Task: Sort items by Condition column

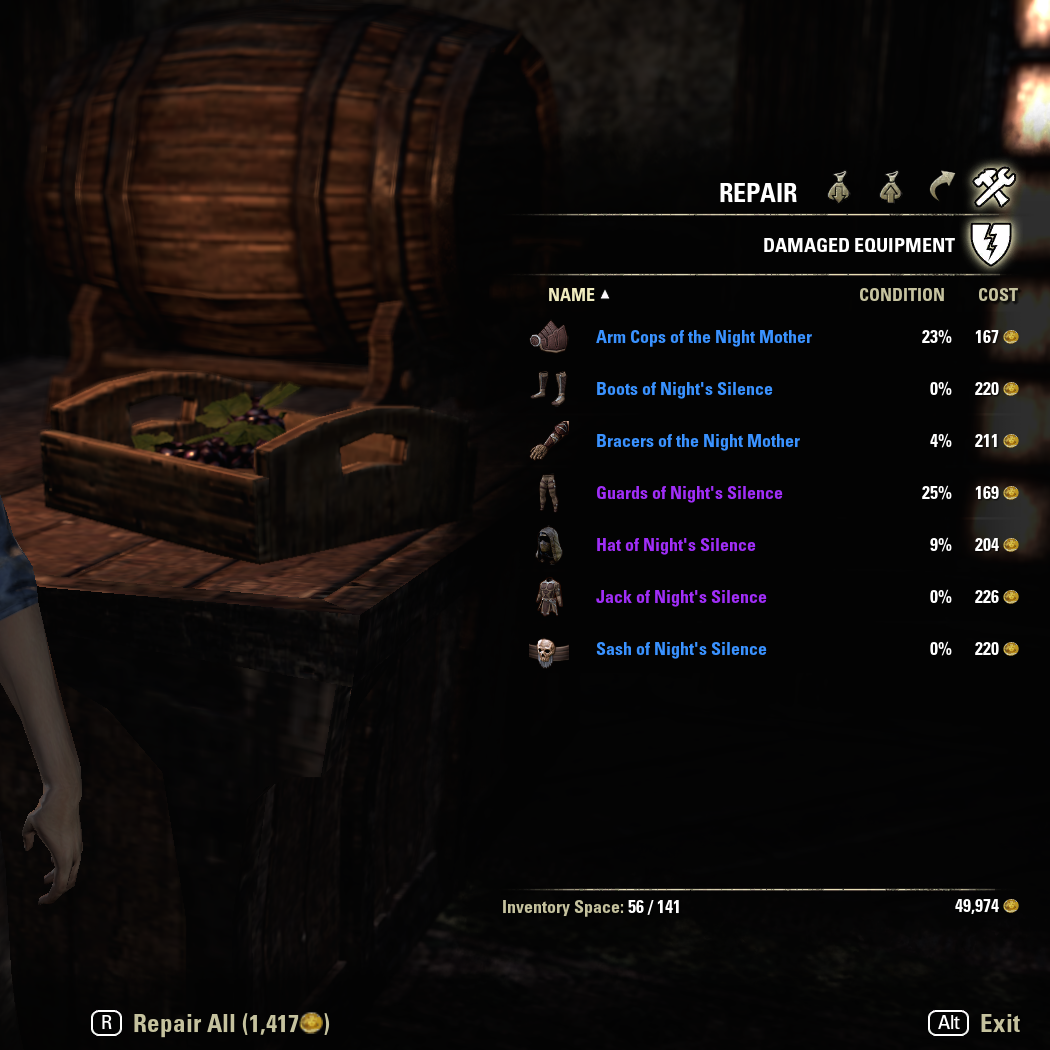Action: click(x=901, y=295)
